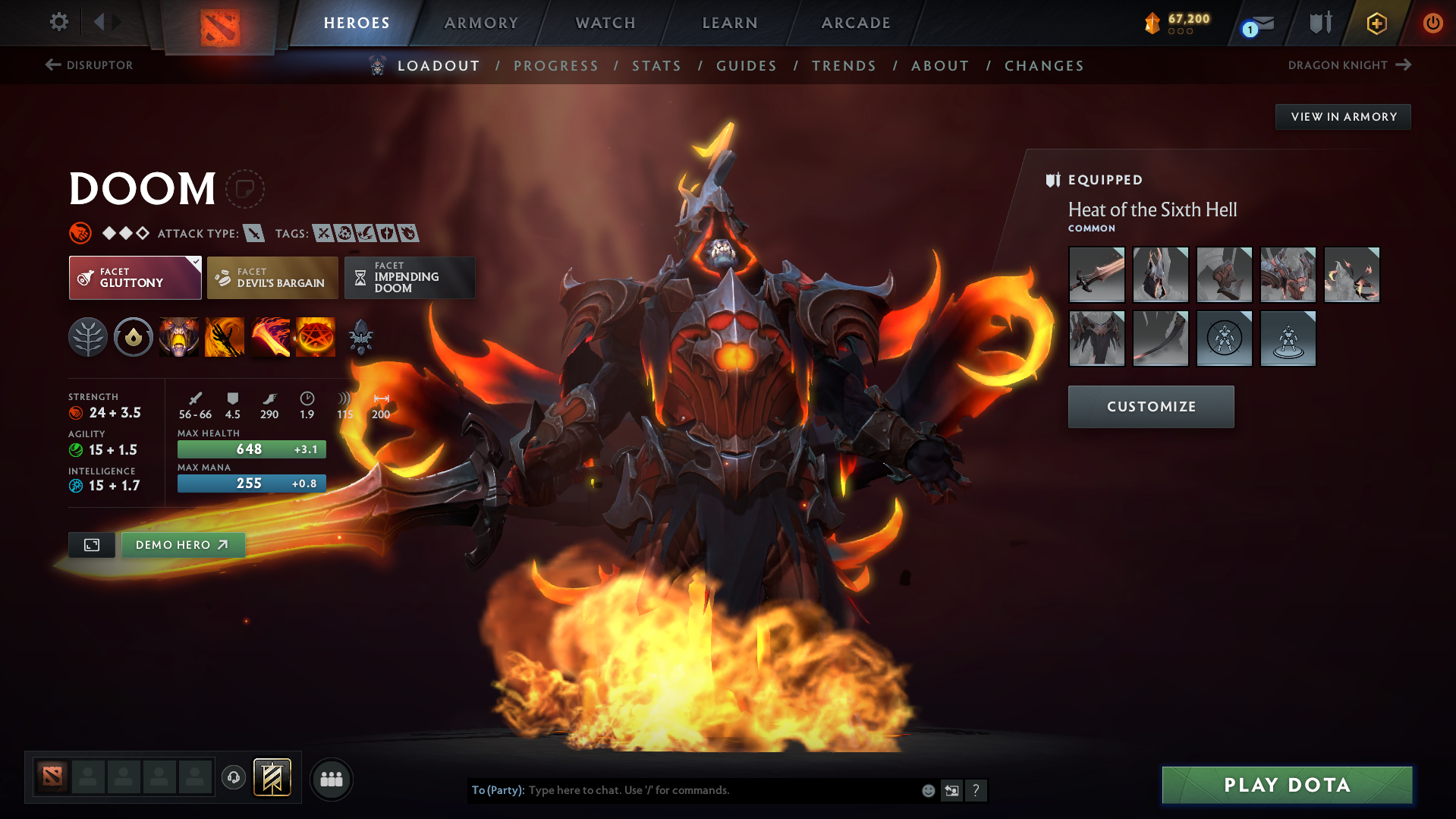Screen dimensions: 1456x819
Task: Open the Arcade tab
Action: (856, 23)
